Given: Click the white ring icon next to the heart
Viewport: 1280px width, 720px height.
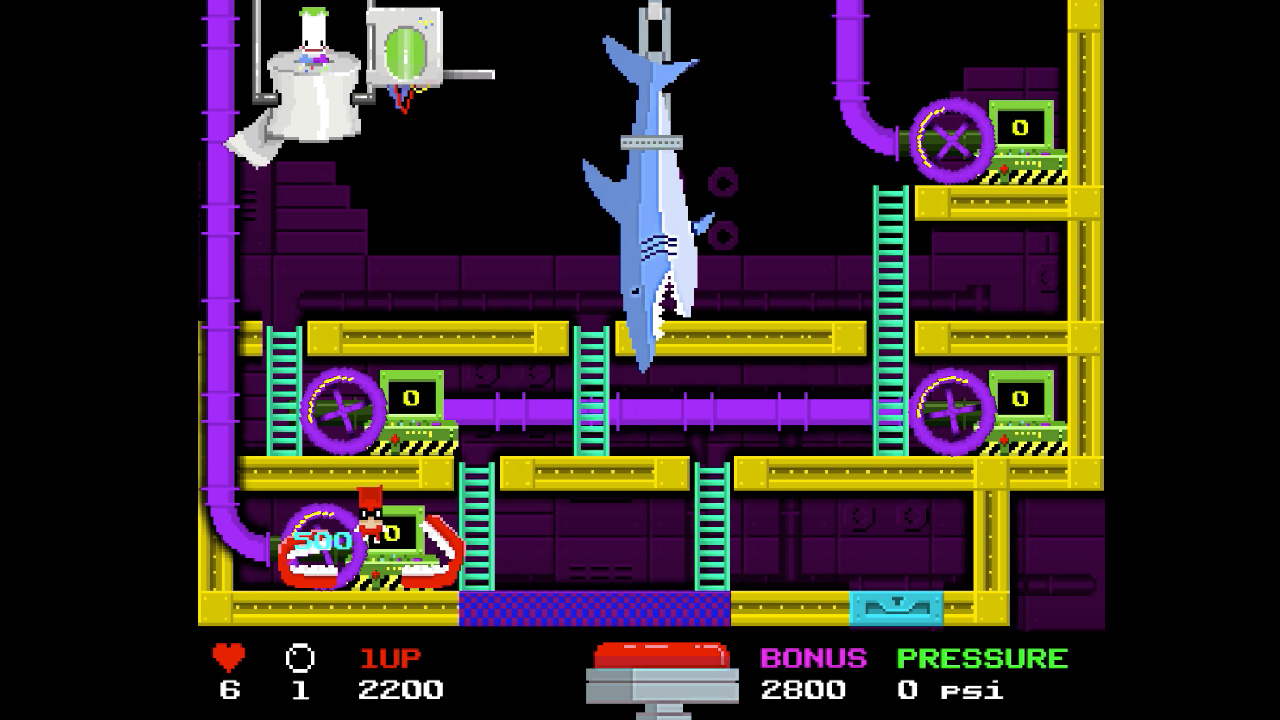Looking at the screenshot, I should tap(297, 655).
